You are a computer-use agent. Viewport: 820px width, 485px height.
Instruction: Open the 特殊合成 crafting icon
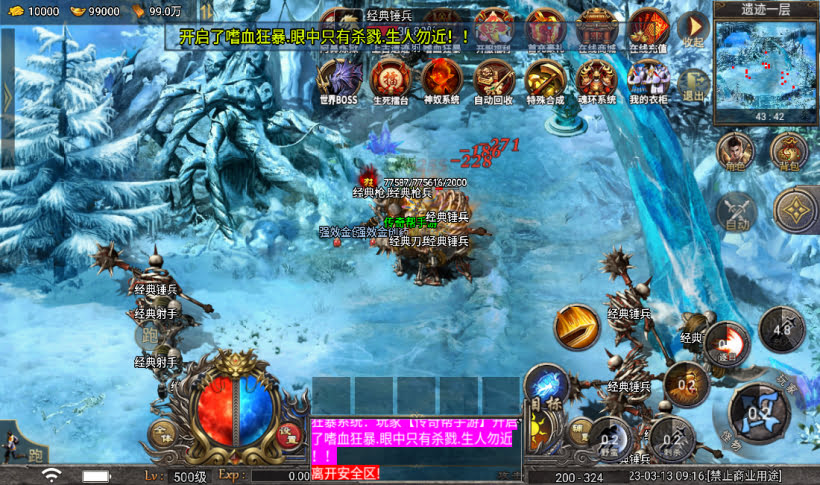tap(545, 78)
